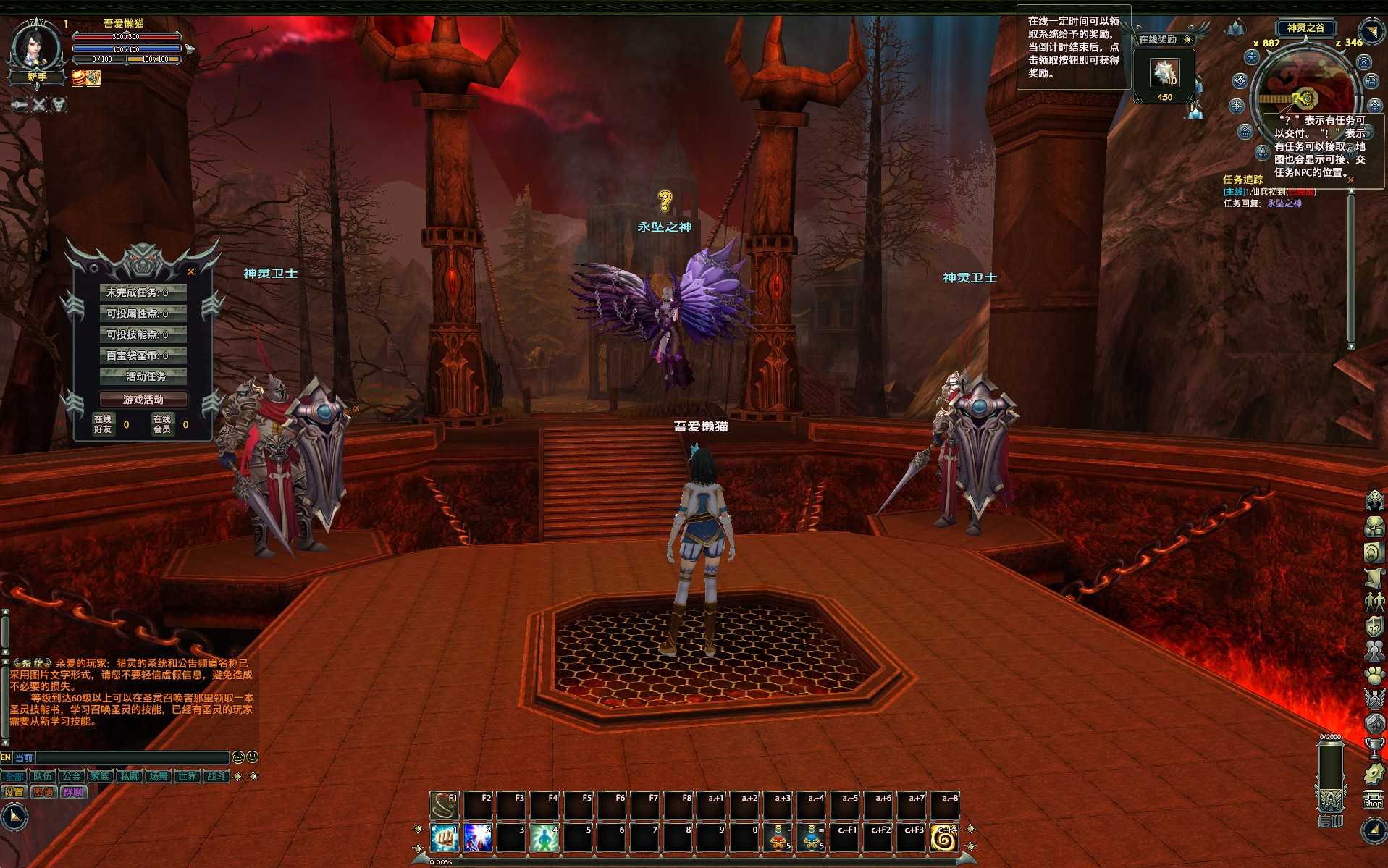Use the blue potion in the hotbar
Viewport: 1388px width, 868px height.
click(x=812, y=838)
